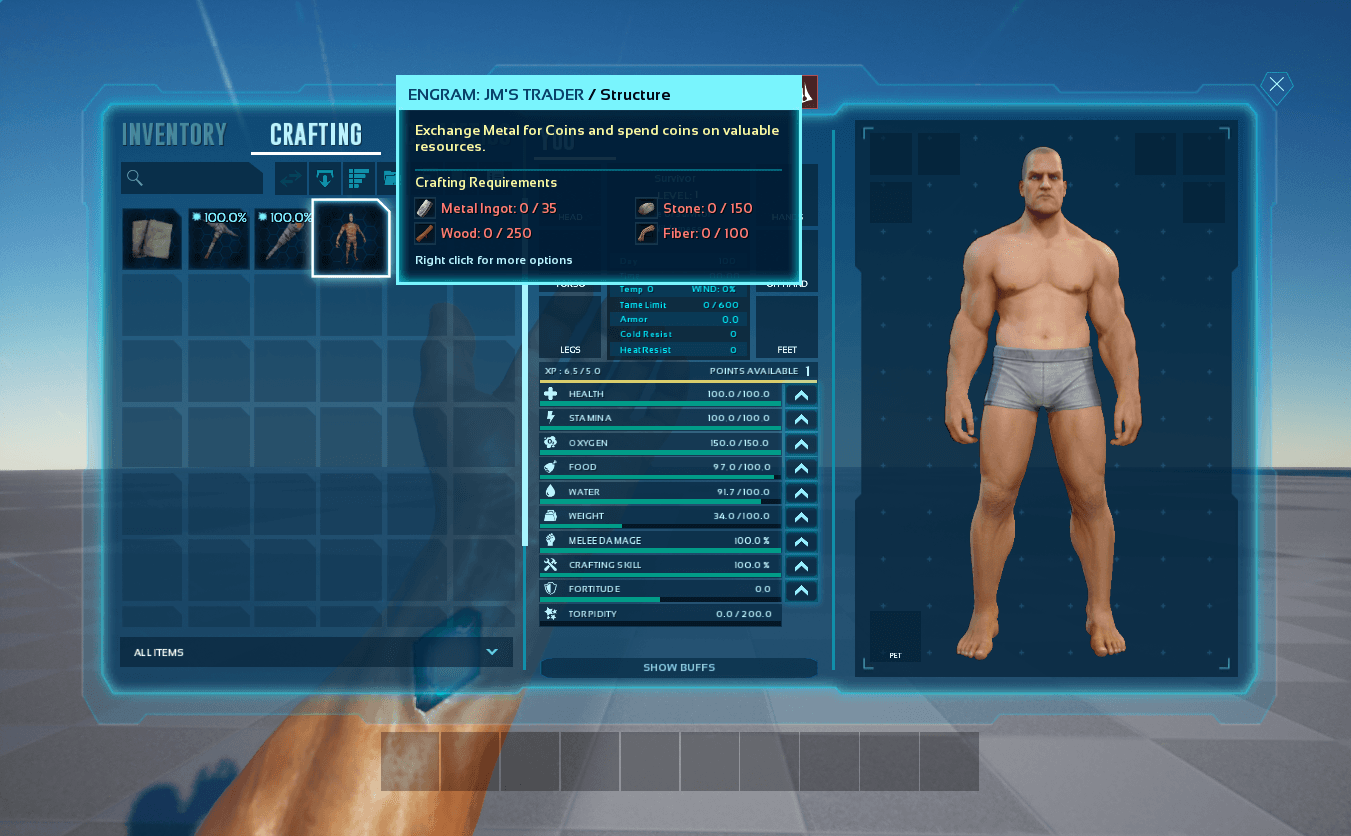Click the downward arrow toolbar button
1351x836 pixels.
pyautogui.click(x=324, y=178)
